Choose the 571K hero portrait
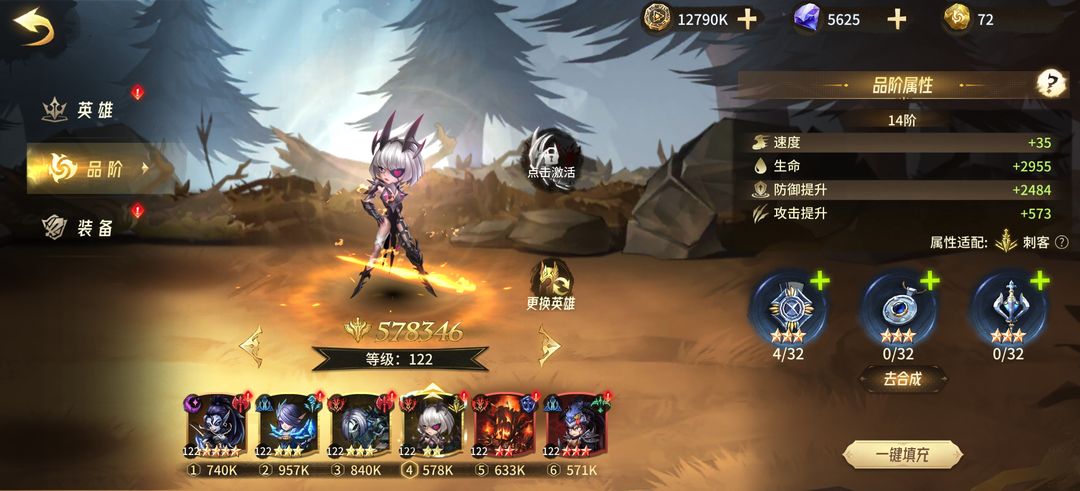 pyautogui.click(x=575, y=427)
